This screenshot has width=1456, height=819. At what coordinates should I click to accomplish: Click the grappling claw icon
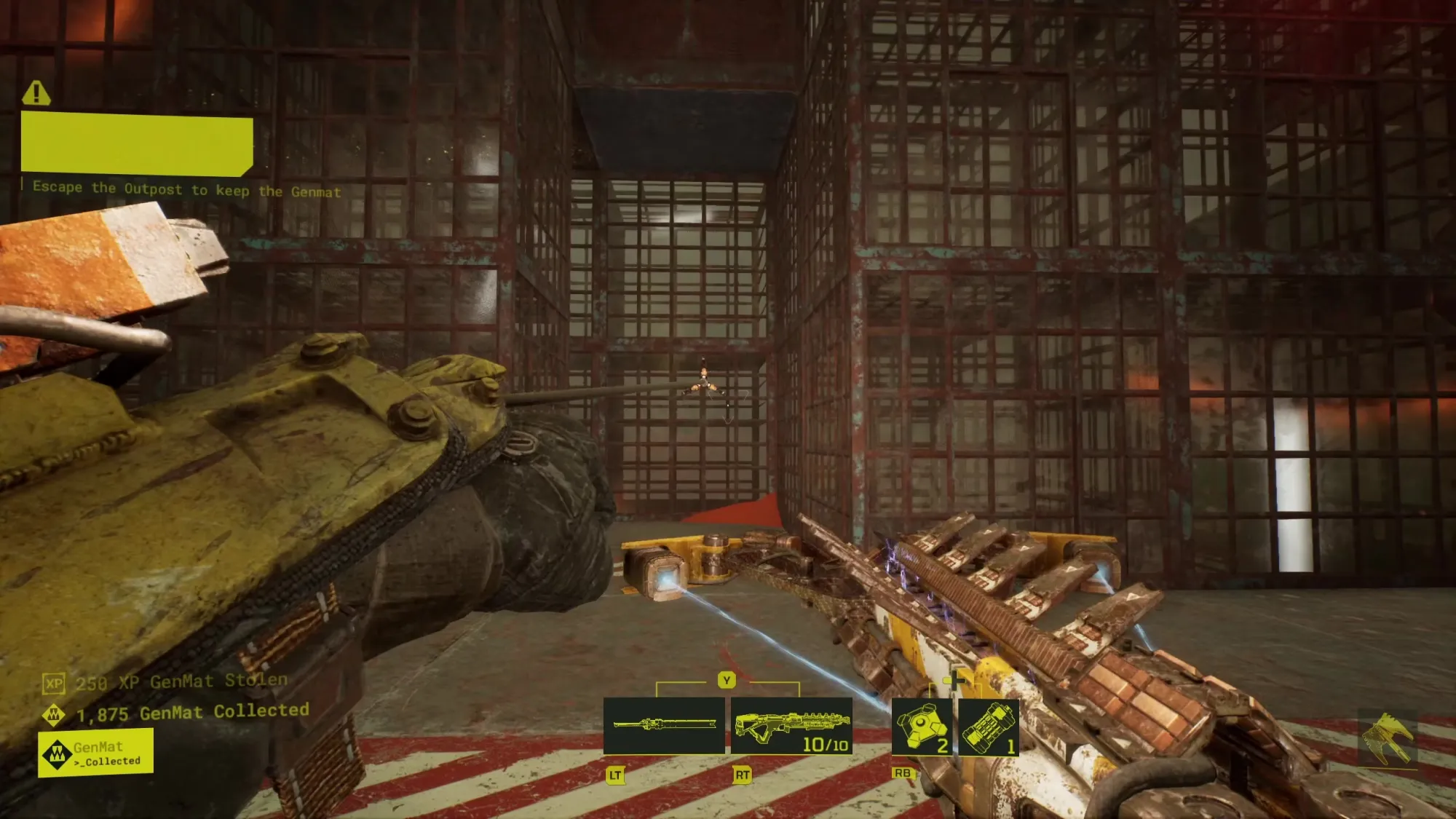click(1388, 738)
